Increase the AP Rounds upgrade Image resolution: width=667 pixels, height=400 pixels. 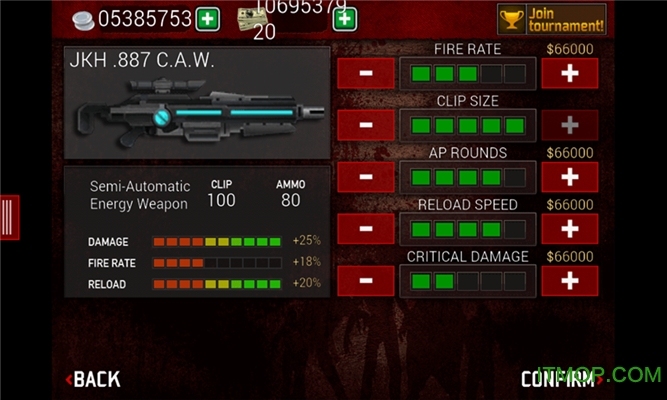570,177
